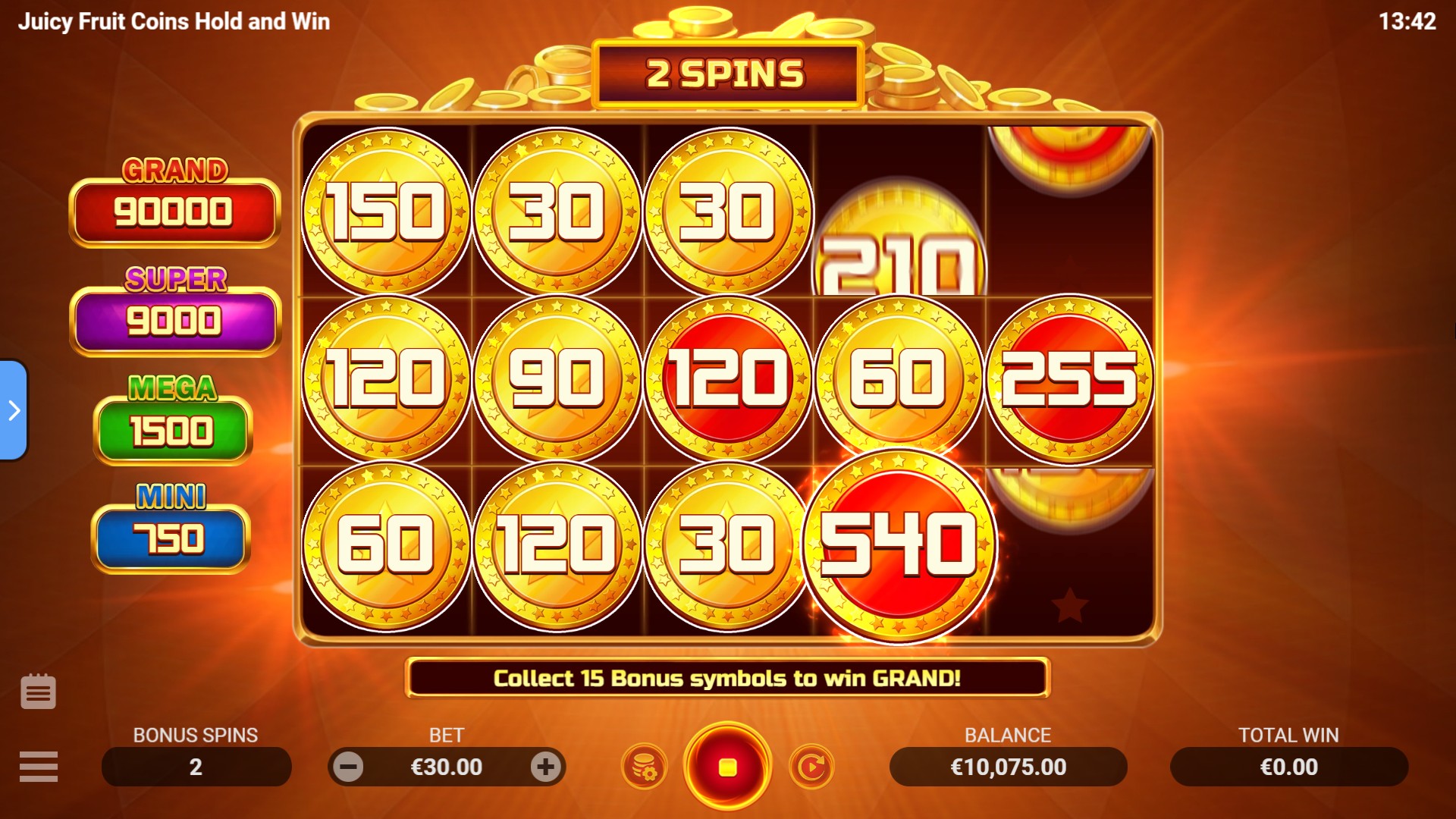
Task: Open the hamburger menu
Action: (39, 766)
